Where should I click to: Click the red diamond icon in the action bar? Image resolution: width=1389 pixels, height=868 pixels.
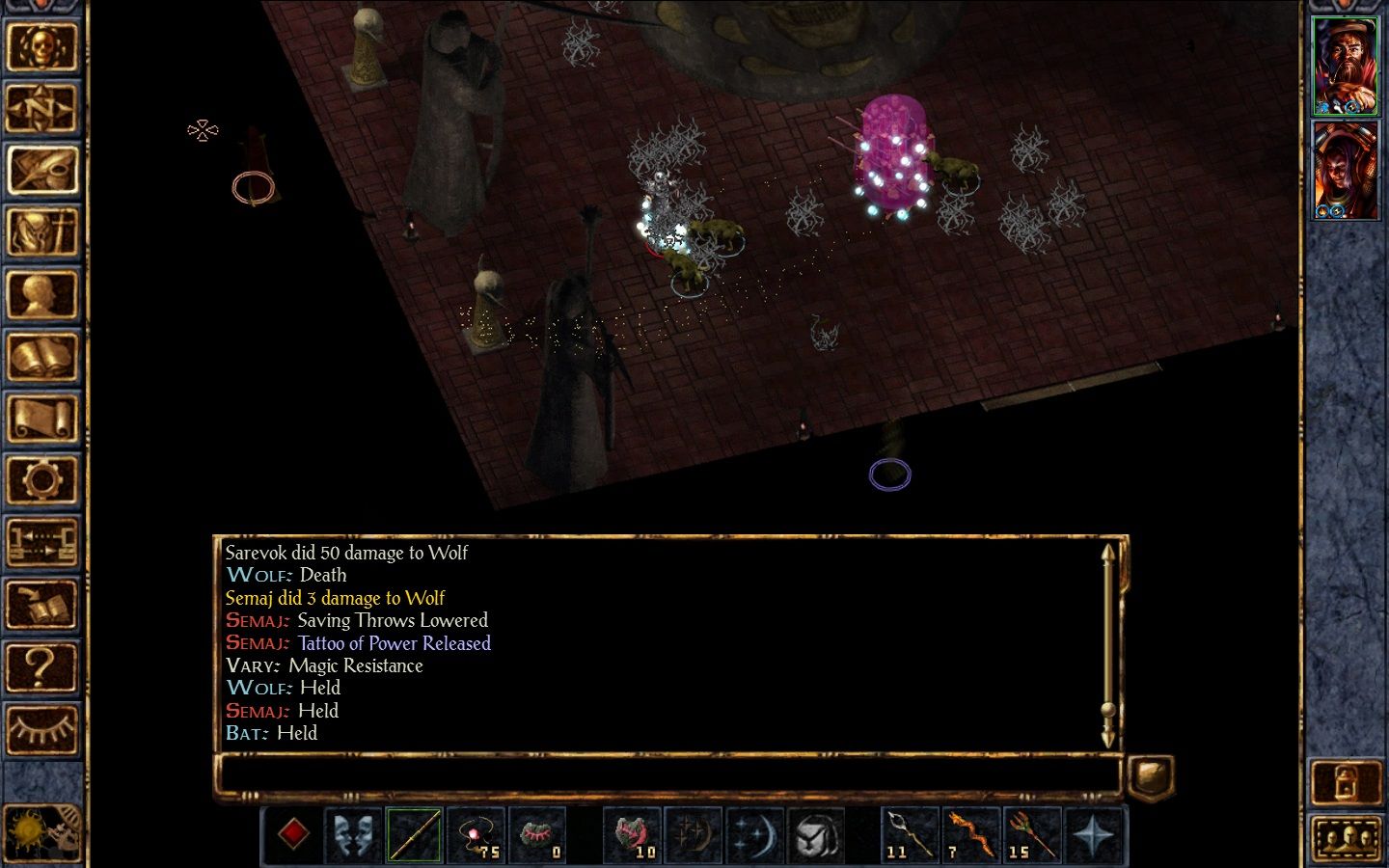pos(292,834)
